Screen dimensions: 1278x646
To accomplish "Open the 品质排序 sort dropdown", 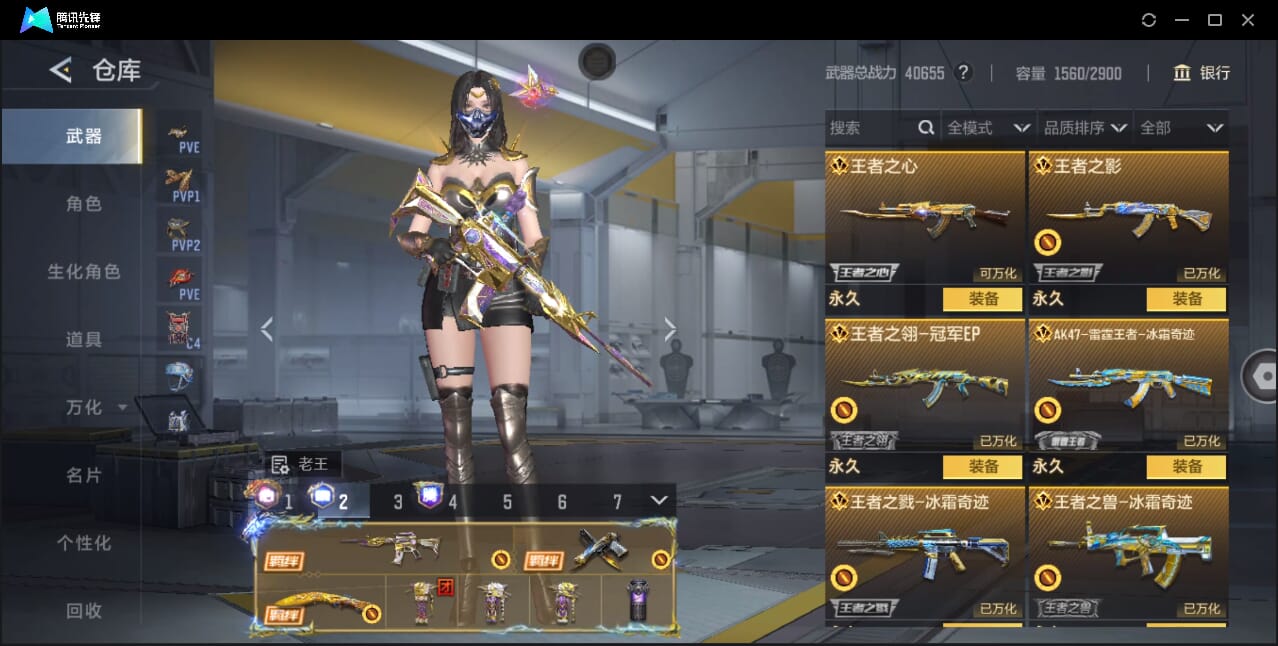I will tap(1085, 128).
